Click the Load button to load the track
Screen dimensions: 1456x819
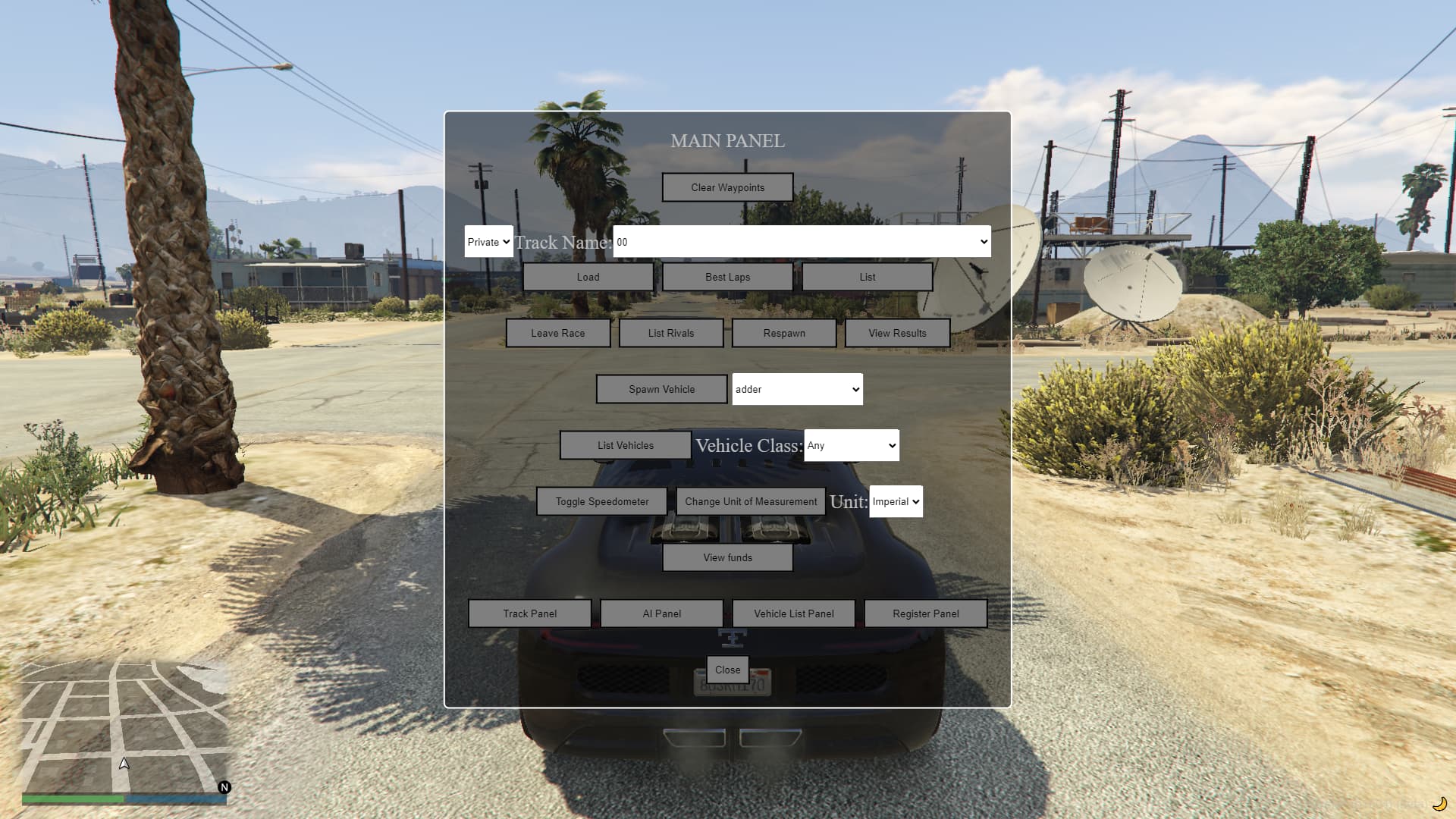[x=588, y=276]
